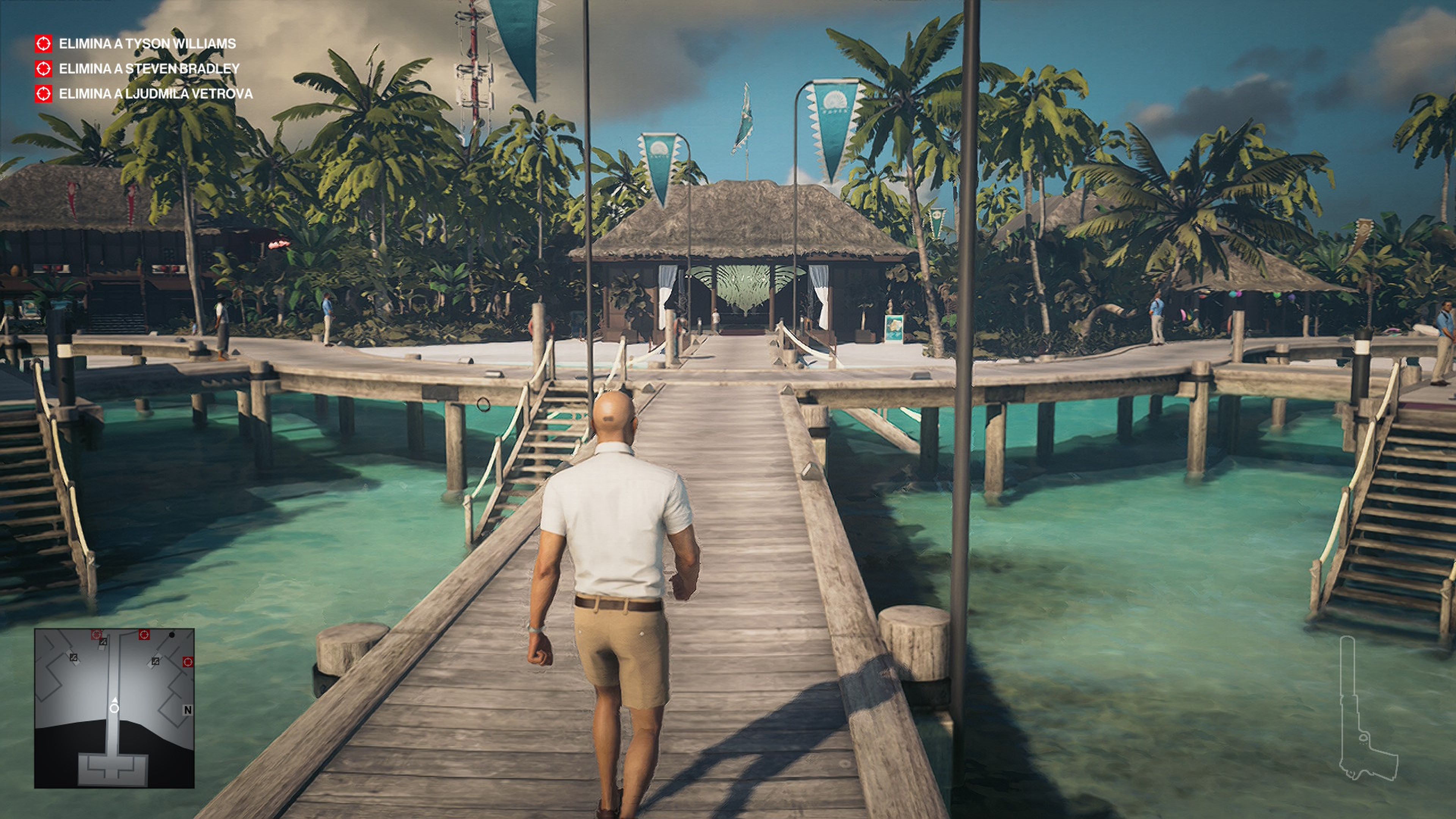Screen dimensions: 1456x819
Task: Click the crosshair icon beside Ljudmila Vetrova objective
Action: tap(44, 95)
